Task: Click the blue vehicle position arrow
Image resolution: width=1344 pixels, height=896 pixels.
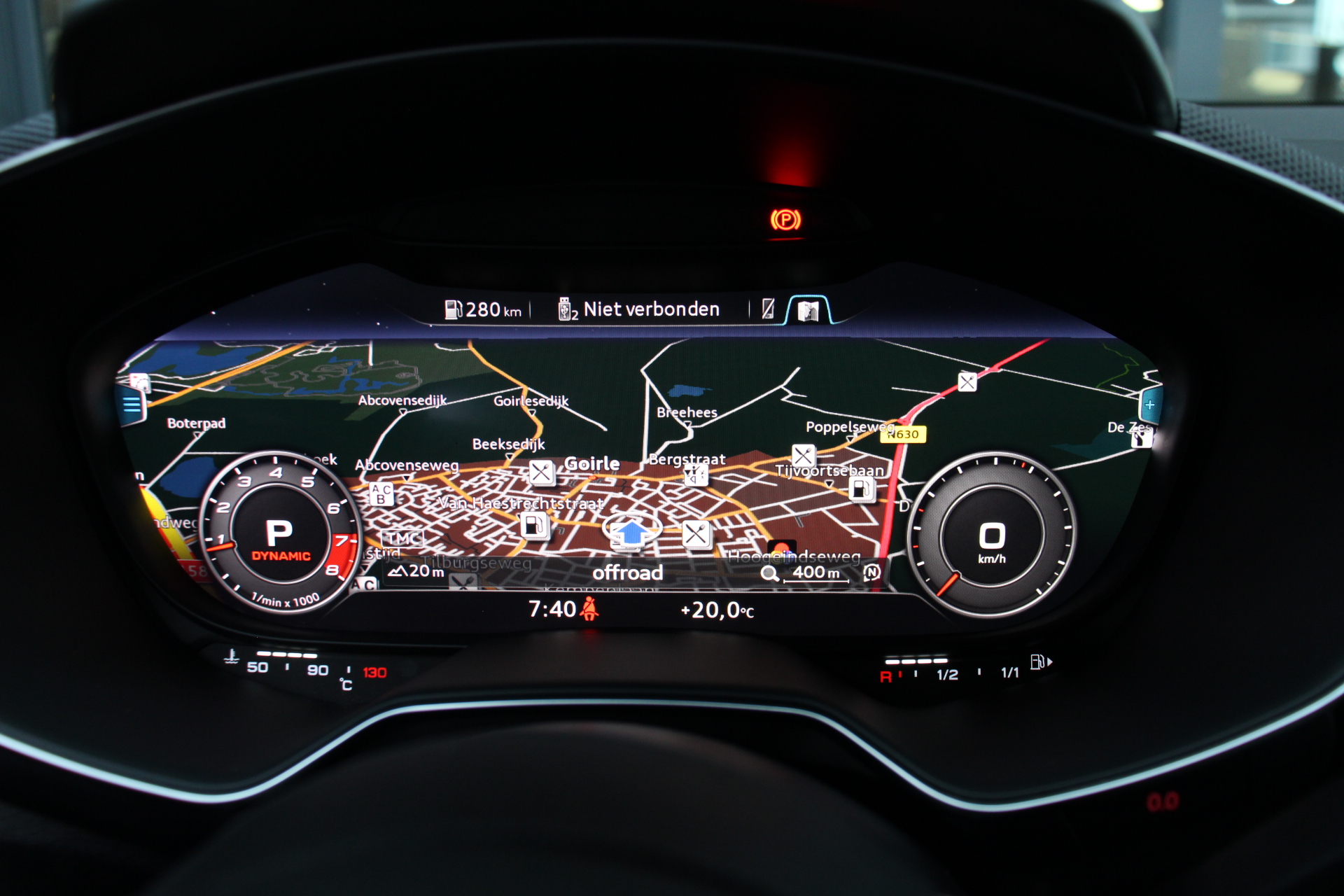Action: pyautogui.click(x=632, y=532)
